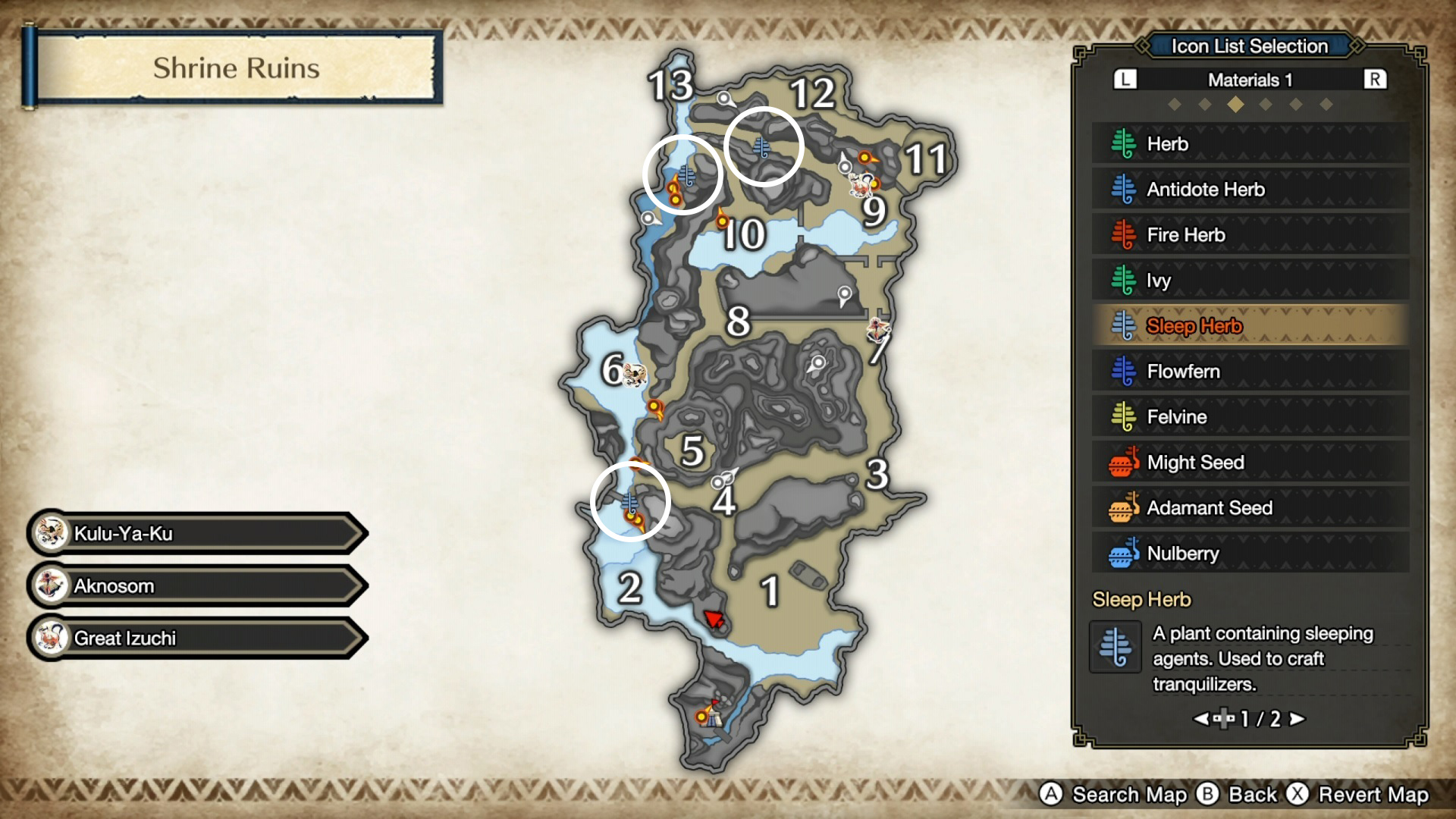This screenshot has height=819, width=1456.
Task: Pick Might Seed from the list
Action: tap(1250, 463)
